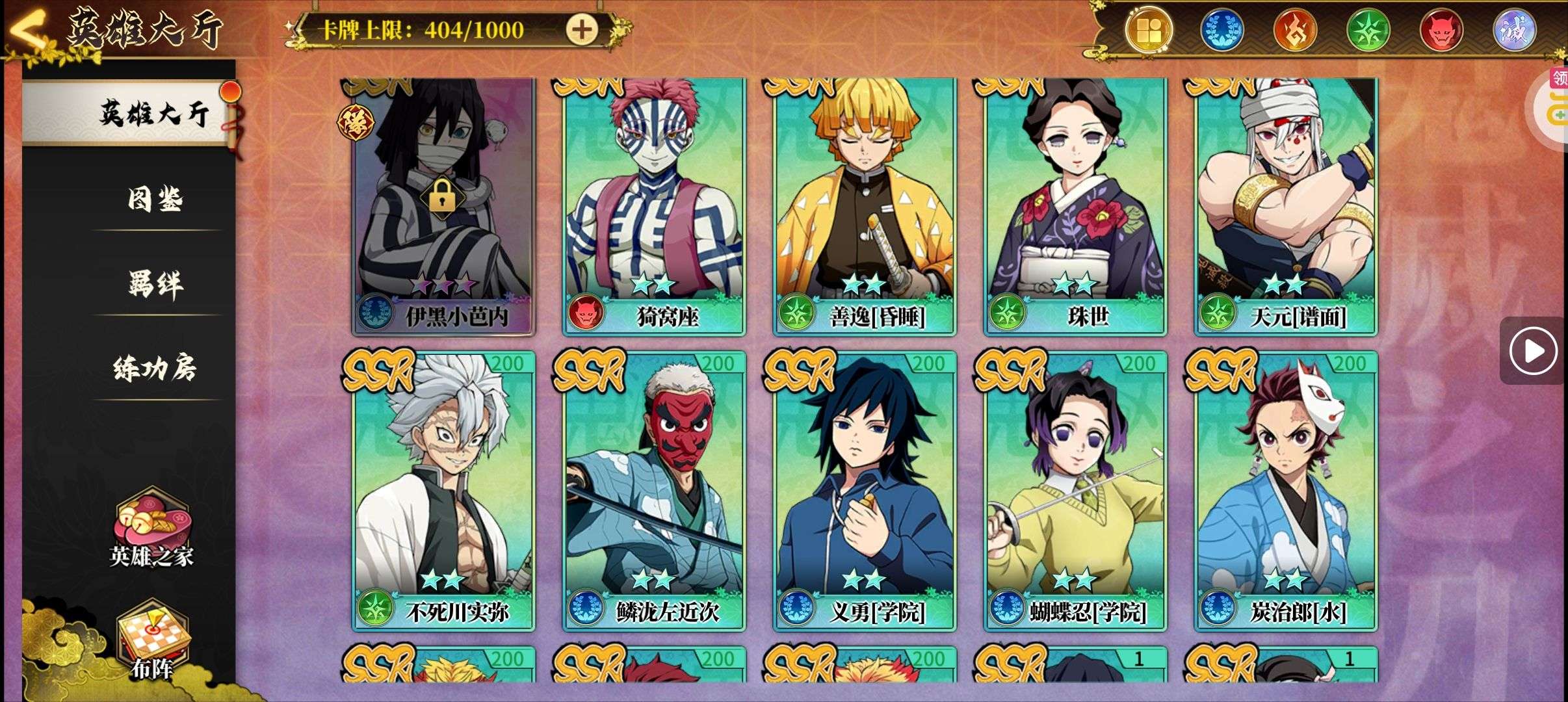Filter heroes by green wind element

pos(1368,30)
